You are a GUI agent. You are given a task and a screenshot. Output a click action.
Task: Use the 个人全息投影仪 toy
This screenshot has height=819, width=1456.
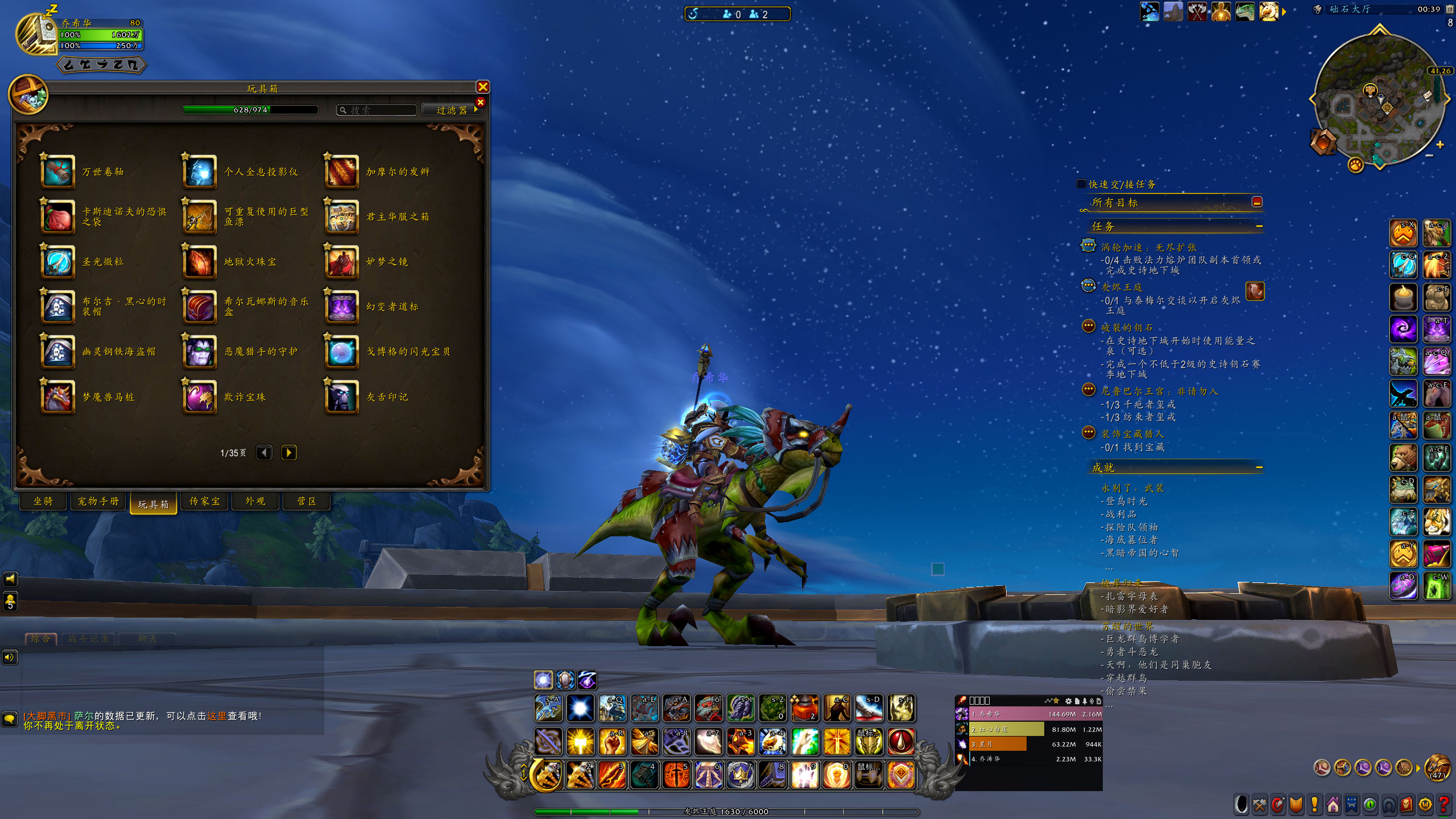pyautogui.click(x=200, y=172)
